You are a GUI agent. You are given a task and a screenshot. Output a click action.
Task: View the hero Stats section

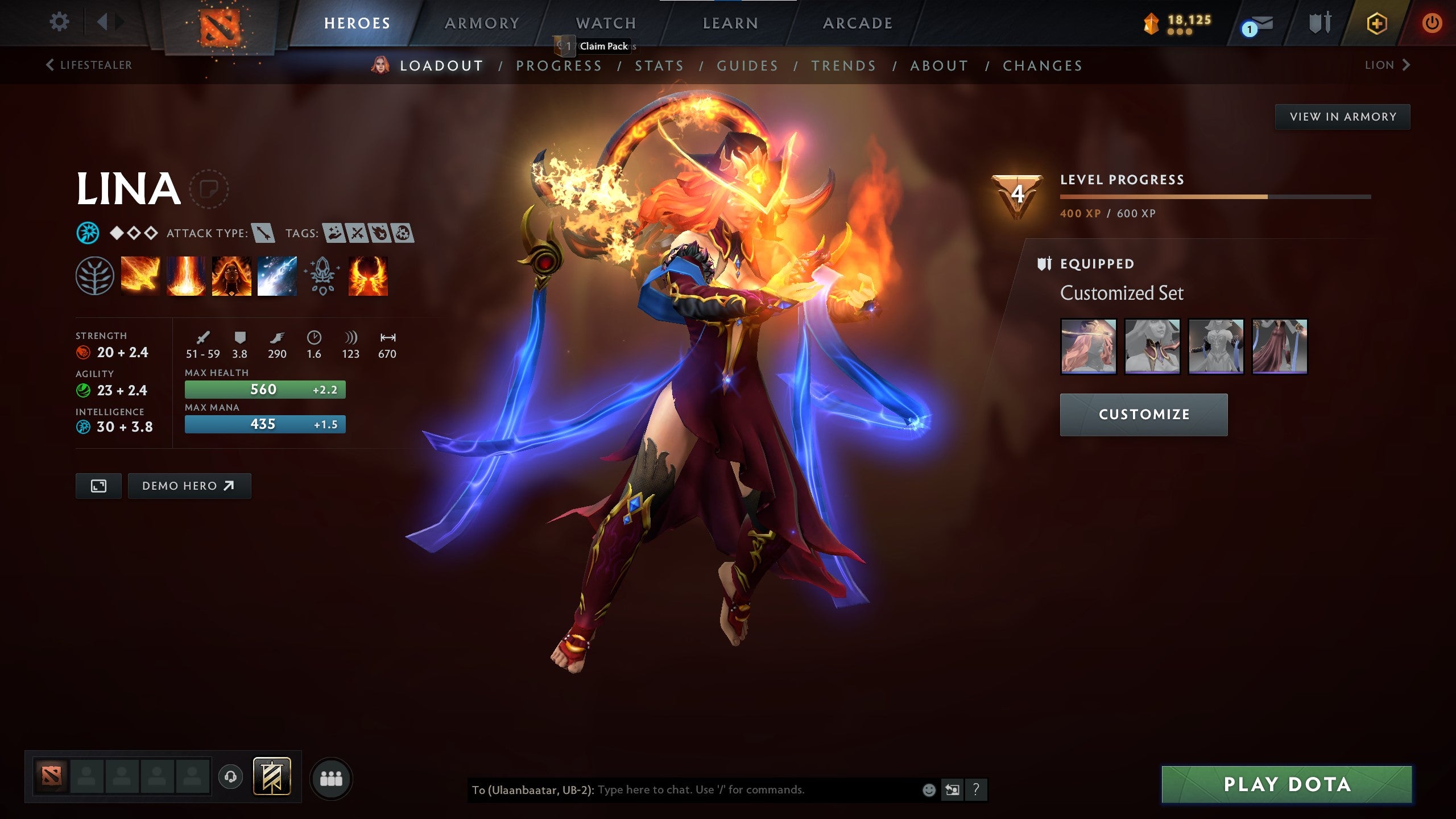click(659, 66)
